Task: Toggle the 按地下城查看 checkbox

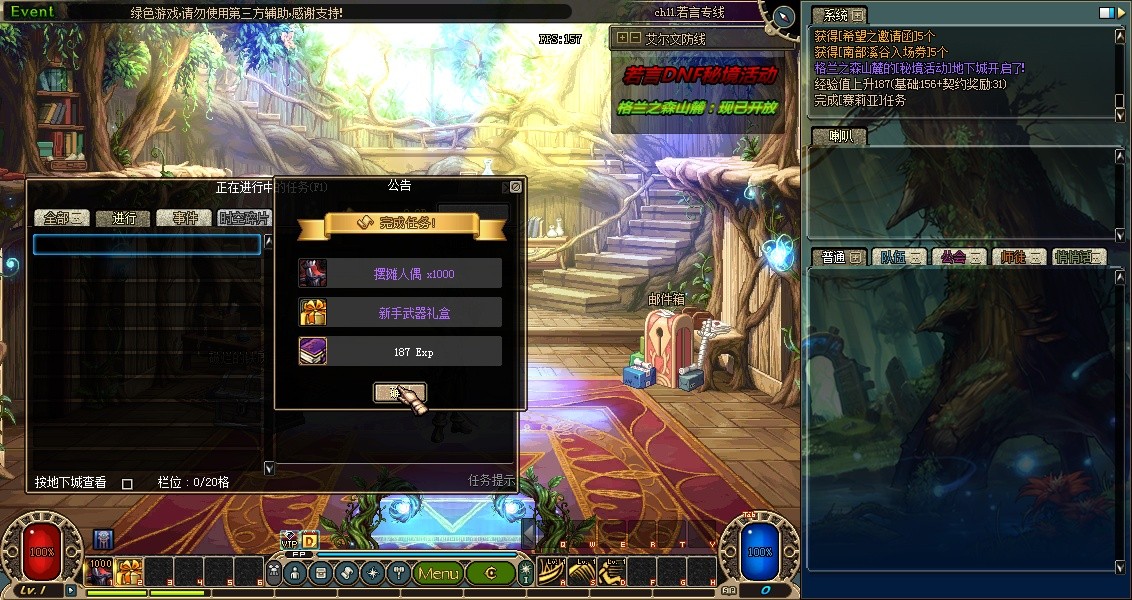Action: (x=127, y=483)
